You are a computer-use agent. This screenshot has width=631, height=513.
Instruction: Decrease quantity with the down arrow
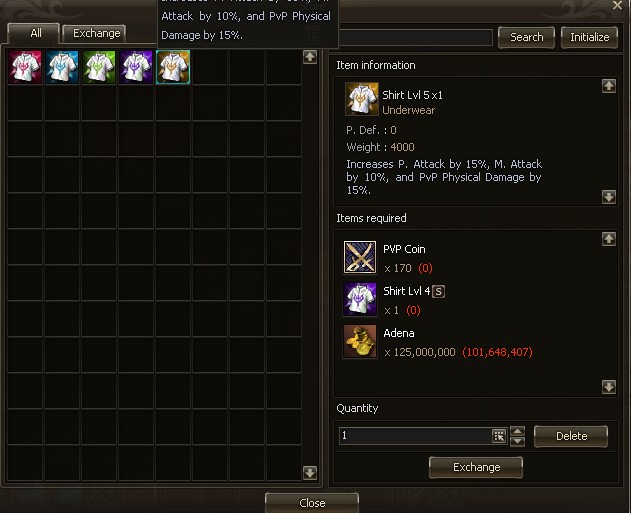click(517, 441)
